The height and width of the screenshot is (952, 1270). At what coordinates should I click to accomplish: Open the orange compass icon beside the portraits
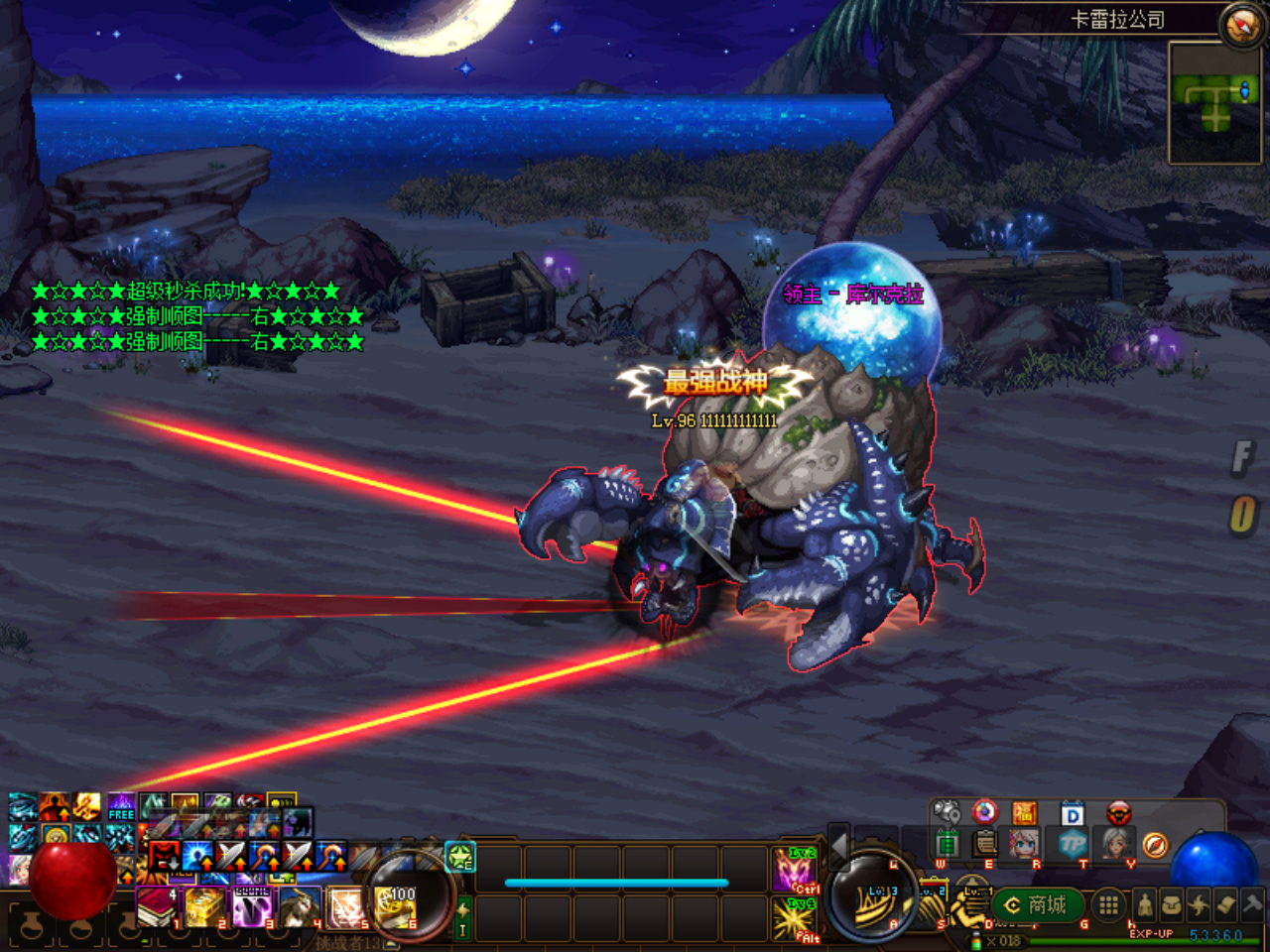tap(1155, 845)
